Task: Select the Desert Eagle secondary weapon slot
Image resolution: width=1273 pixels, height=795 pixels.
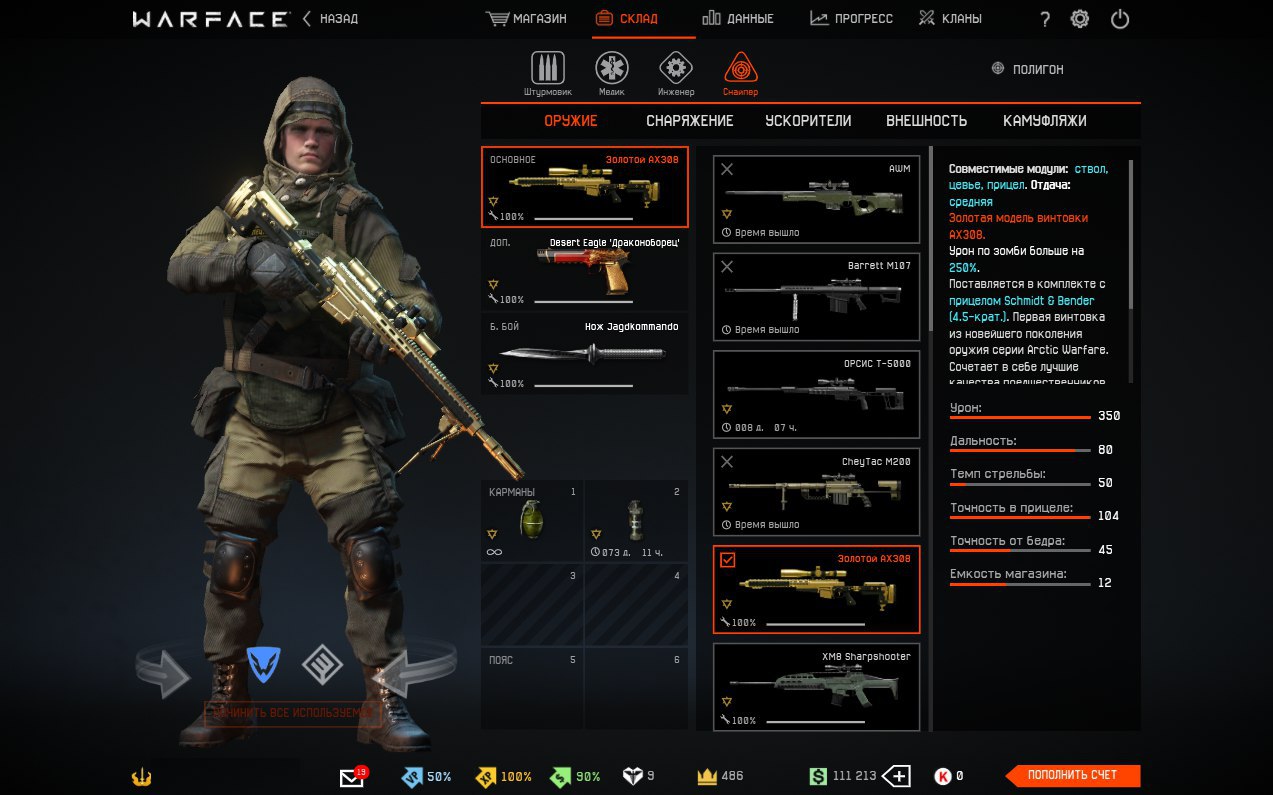Action: [x=585, y=272]
